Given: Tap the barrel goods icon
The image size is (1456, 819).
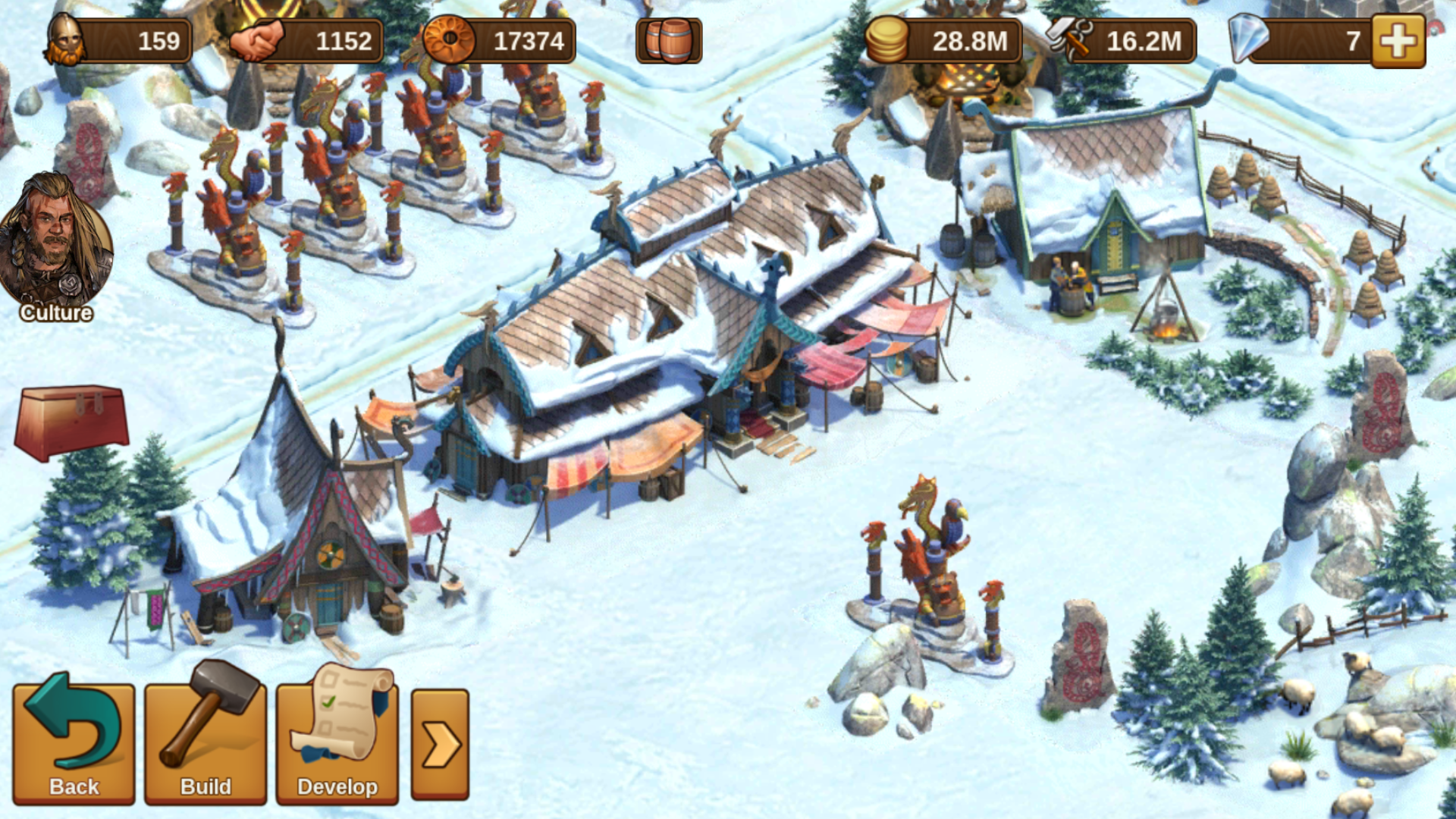Looking at the screenshot, I should tap(669, 41).
